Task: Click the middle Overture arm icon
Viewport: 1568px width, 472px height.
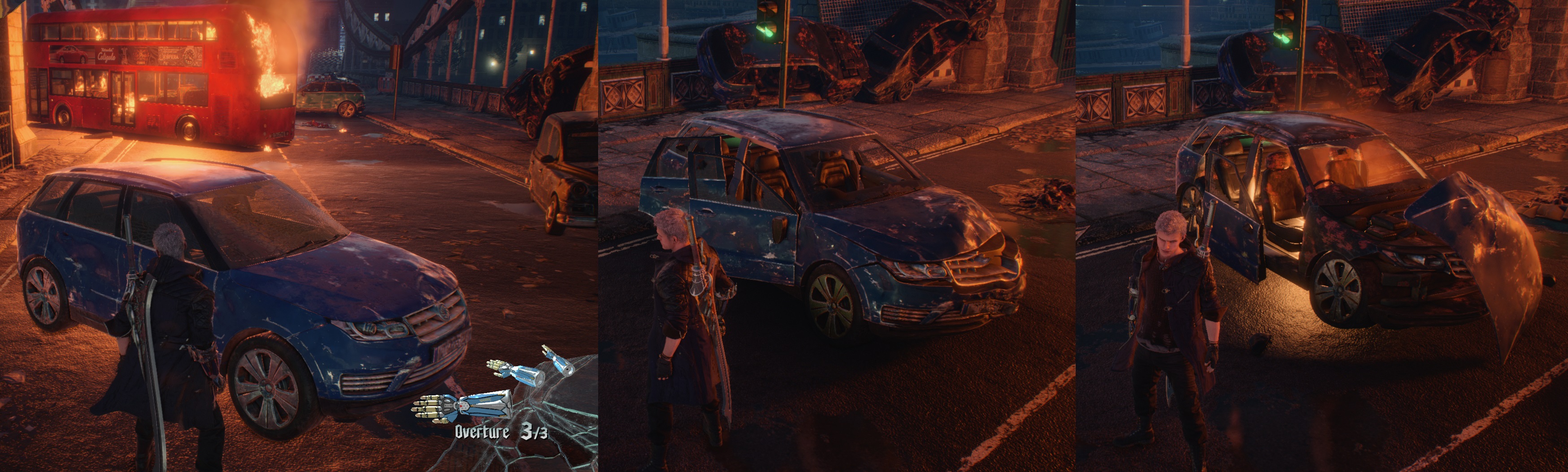Action: (x=521, y=371)
